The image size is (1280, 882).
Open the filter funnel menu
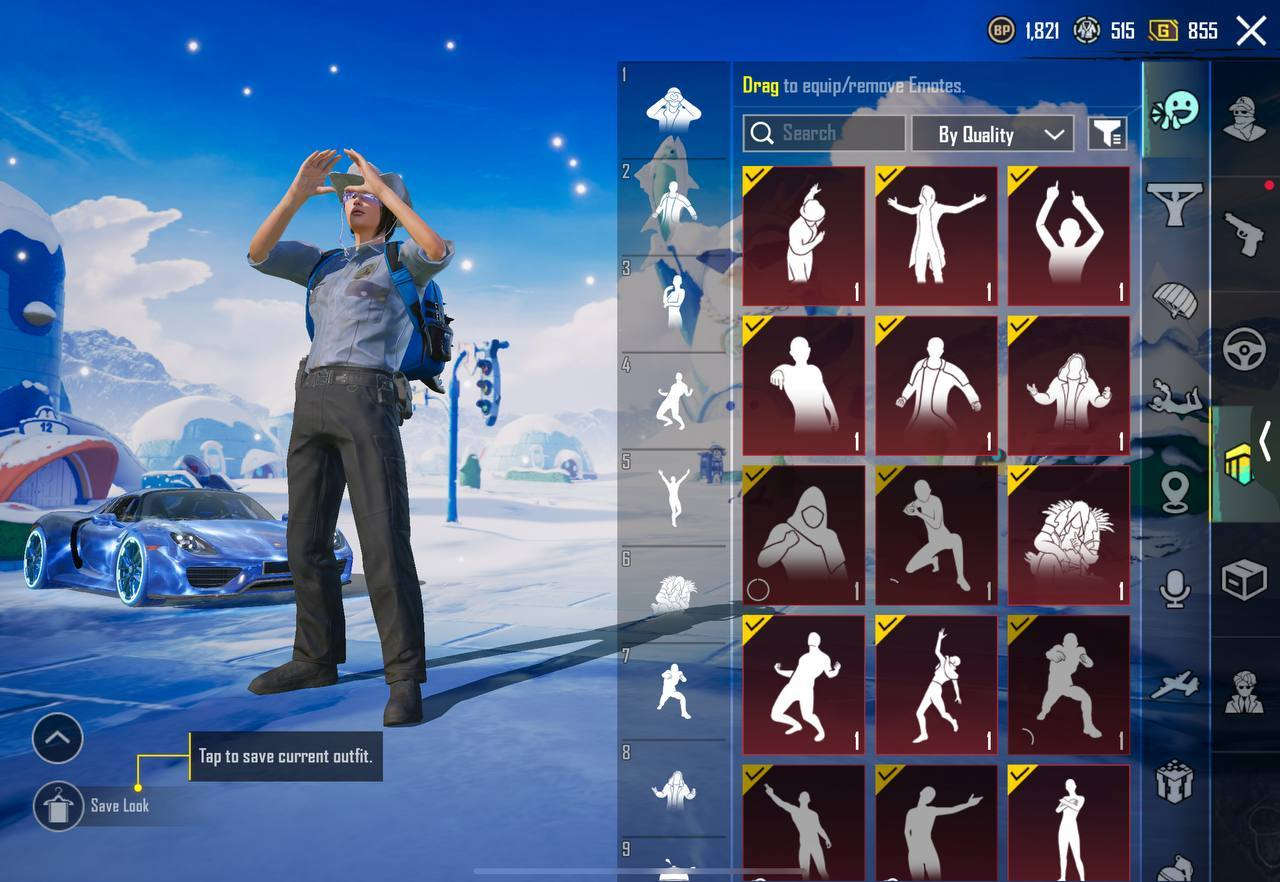click(x=1108, y=133)
